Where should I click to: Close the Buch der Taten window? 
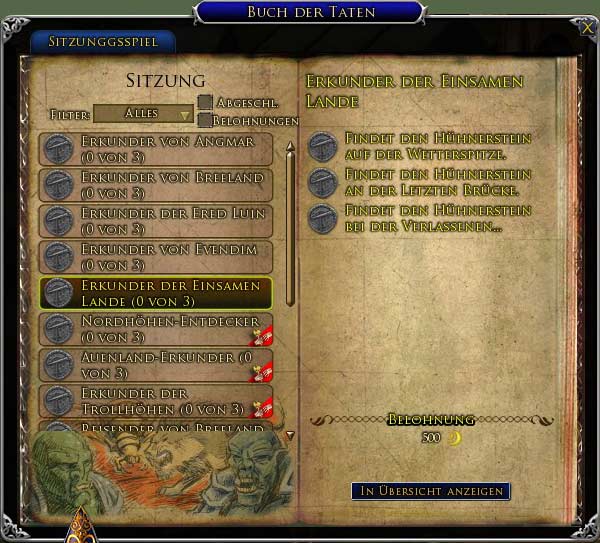[x=587, y=29]
